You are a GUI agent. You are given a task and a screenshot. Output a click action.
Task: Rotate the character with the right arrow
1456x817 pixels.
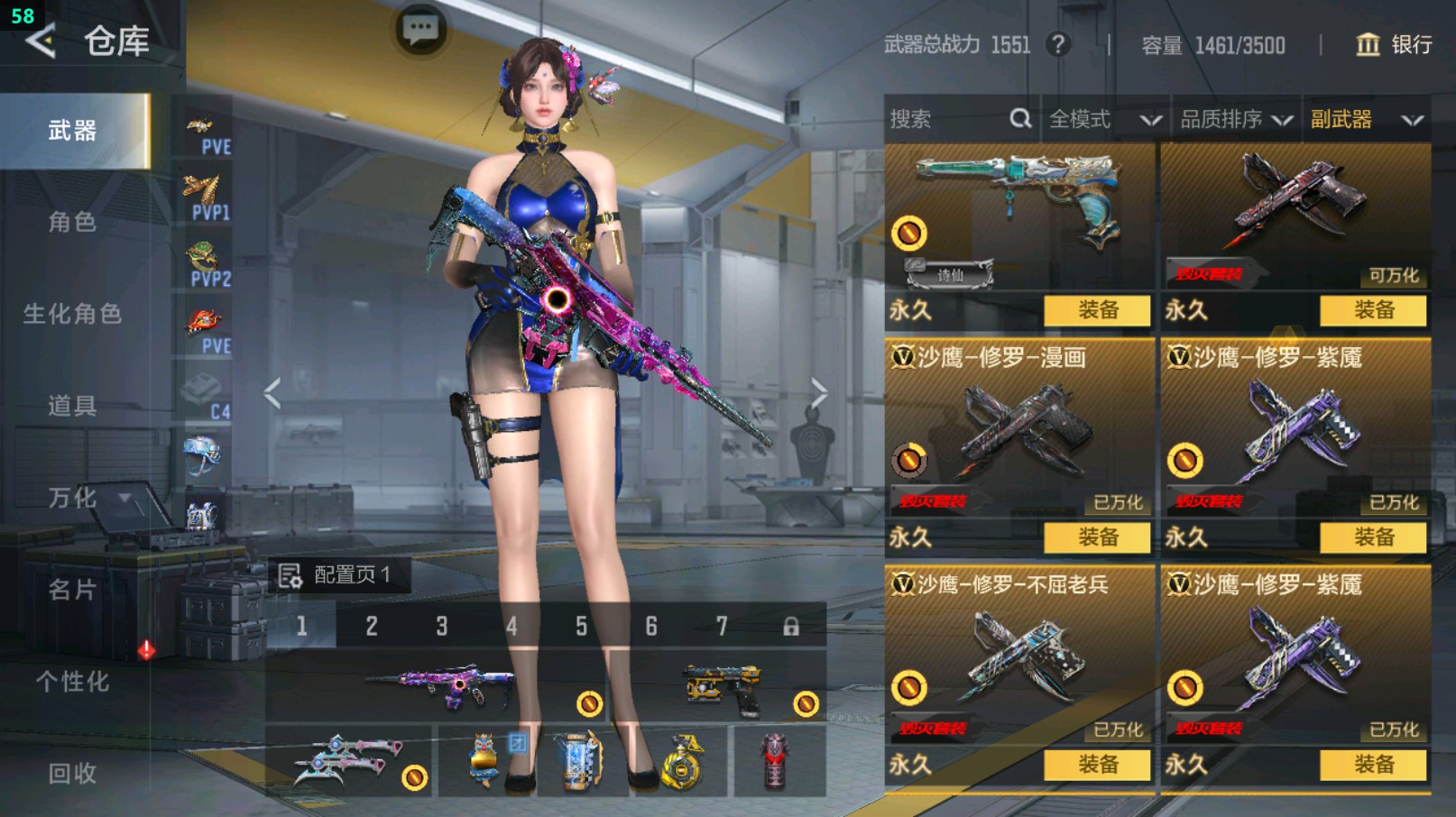[x=818, y=393]
